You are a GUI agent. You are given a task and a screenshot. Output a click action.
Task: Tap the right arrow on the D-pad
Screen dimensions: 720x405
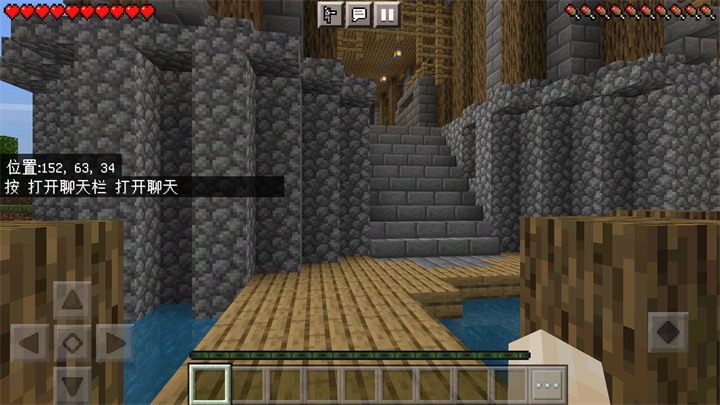click(x=114, y=343)
